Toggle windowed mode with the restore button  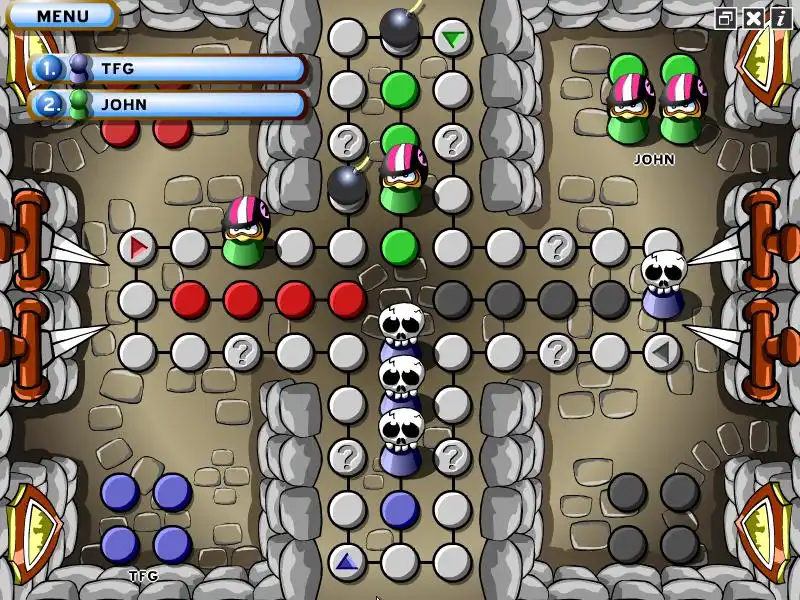click(726, 18)
